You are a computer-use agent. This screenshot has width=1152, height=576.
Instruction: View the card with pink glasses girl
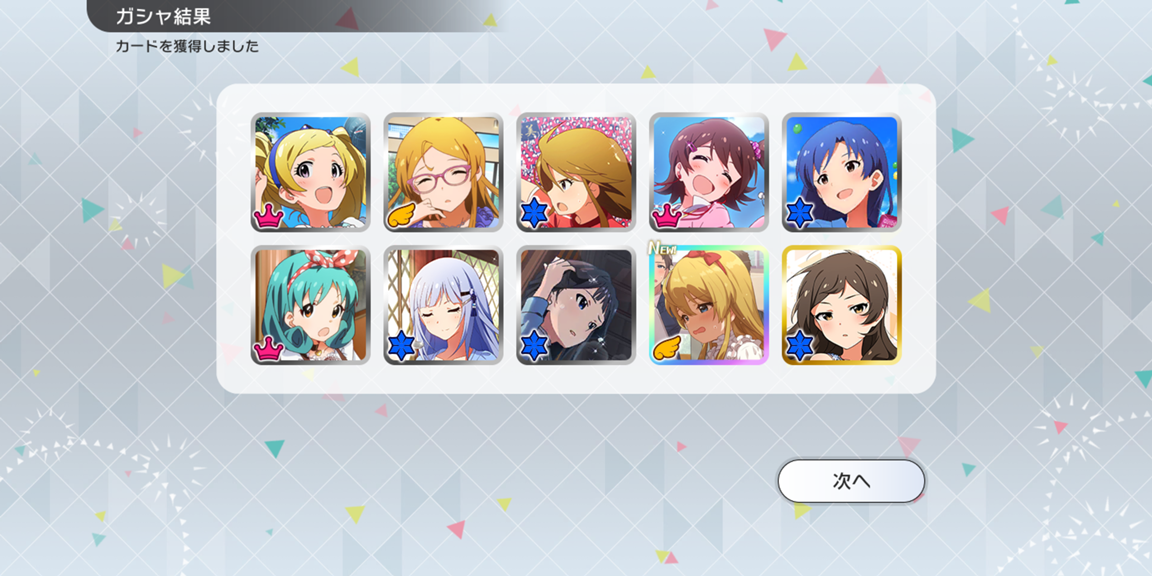click(443, 172)
